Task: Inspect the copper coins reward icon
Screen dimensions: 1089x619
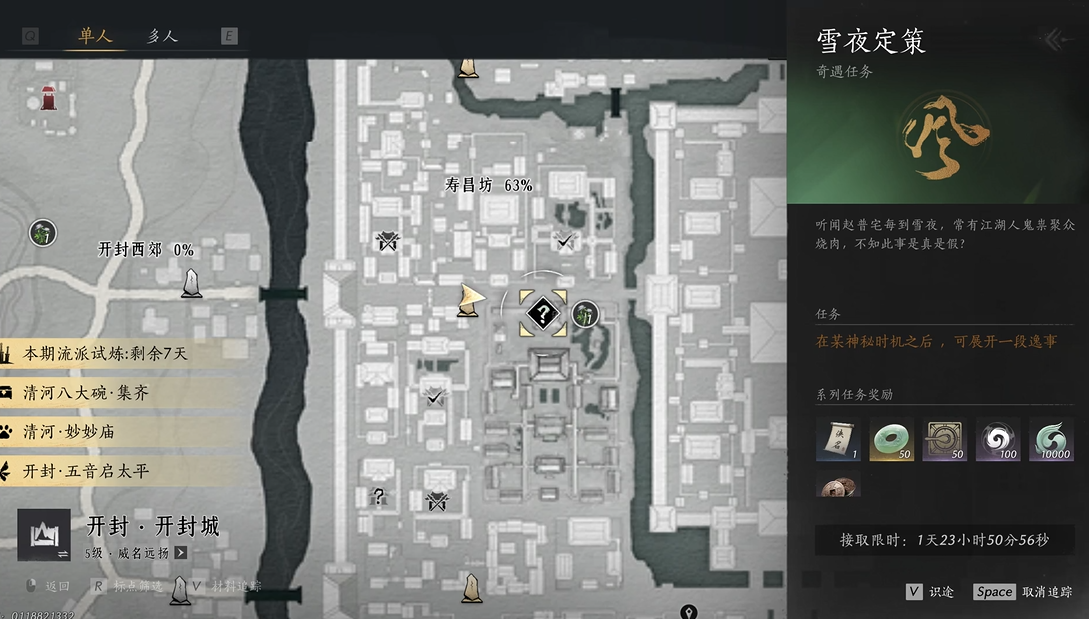Action: (x=838, y=487)
